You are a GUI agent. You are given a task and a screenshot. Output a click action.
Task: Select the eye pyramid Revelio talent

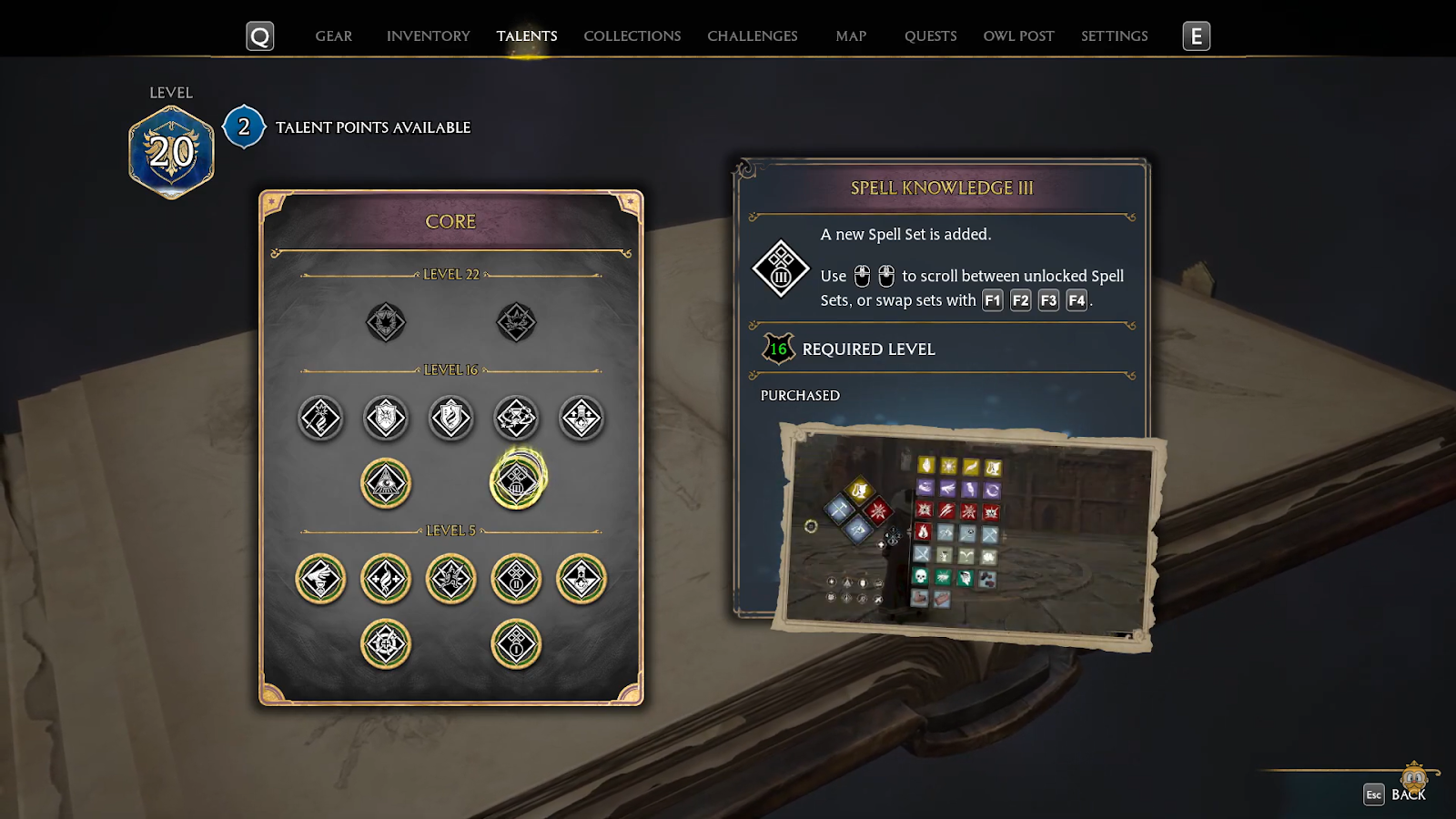point(386,482)
